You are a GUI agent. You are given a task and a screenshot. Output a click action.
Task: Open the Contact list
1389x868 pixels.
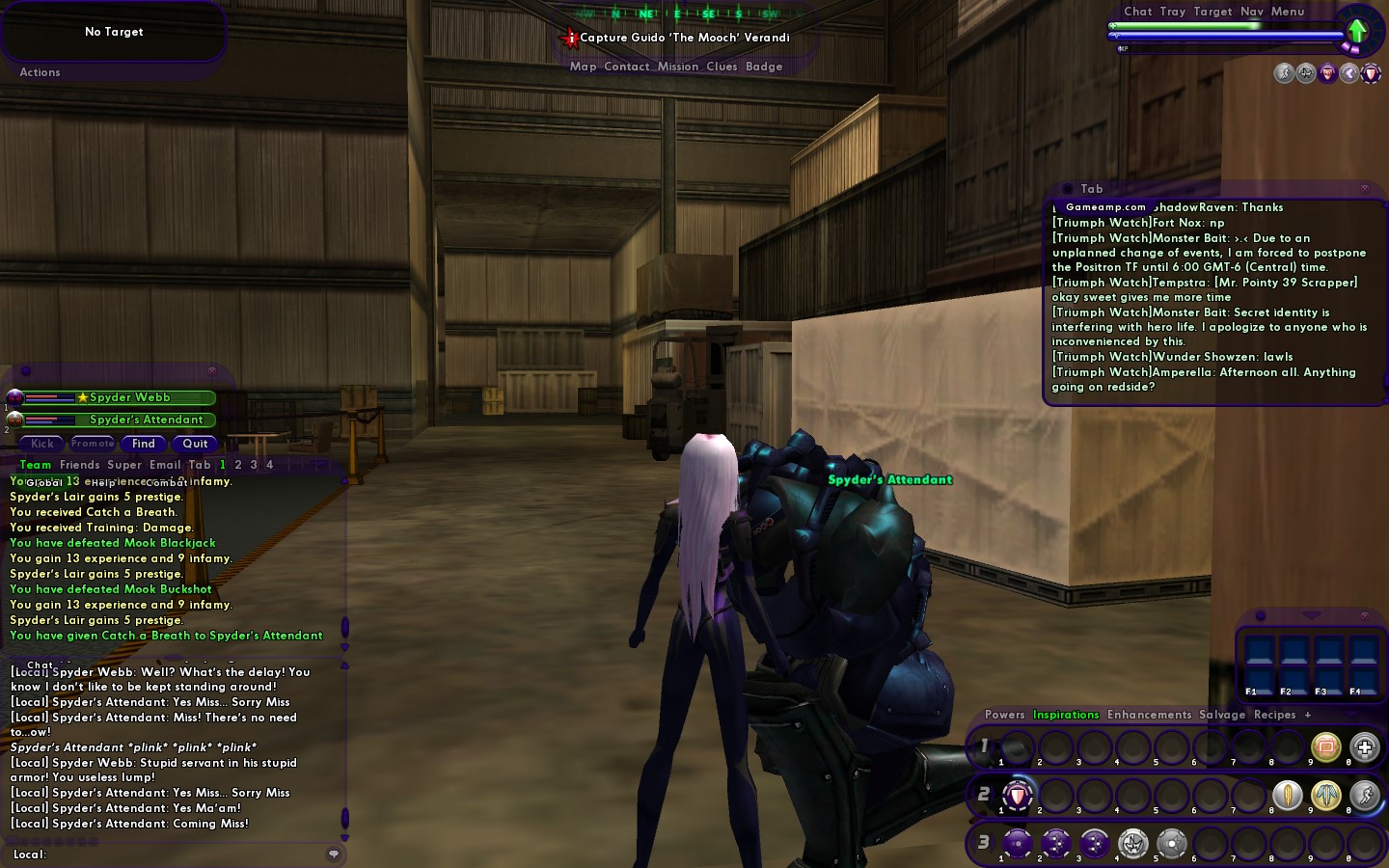[626, 67]
